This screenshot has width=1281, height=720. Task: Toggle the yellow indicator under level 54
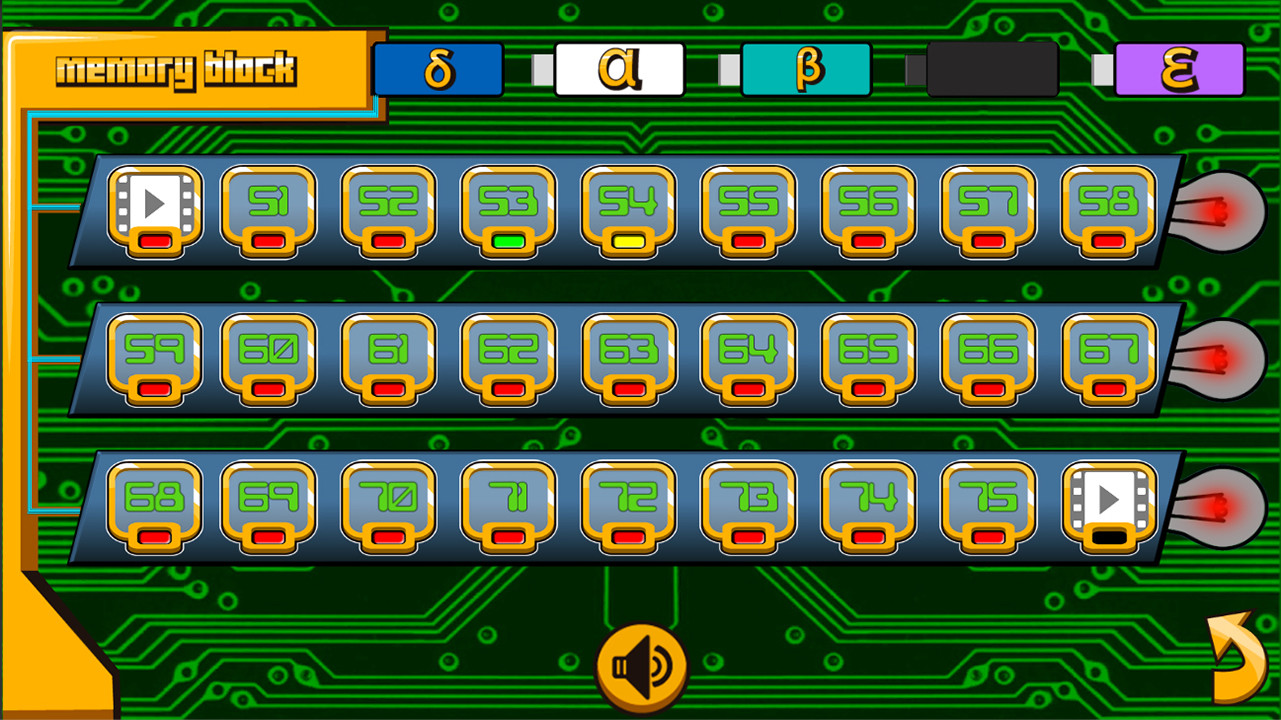tap(627, 241)
